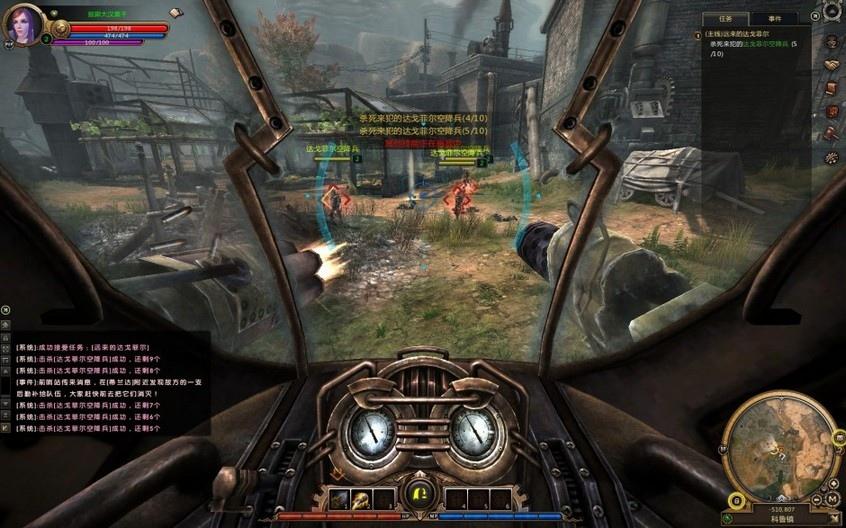Click the yellow-ringed icon at minimap's lower left
The height and width of the screenshot is (528, 846).
(x=737, y=499)
